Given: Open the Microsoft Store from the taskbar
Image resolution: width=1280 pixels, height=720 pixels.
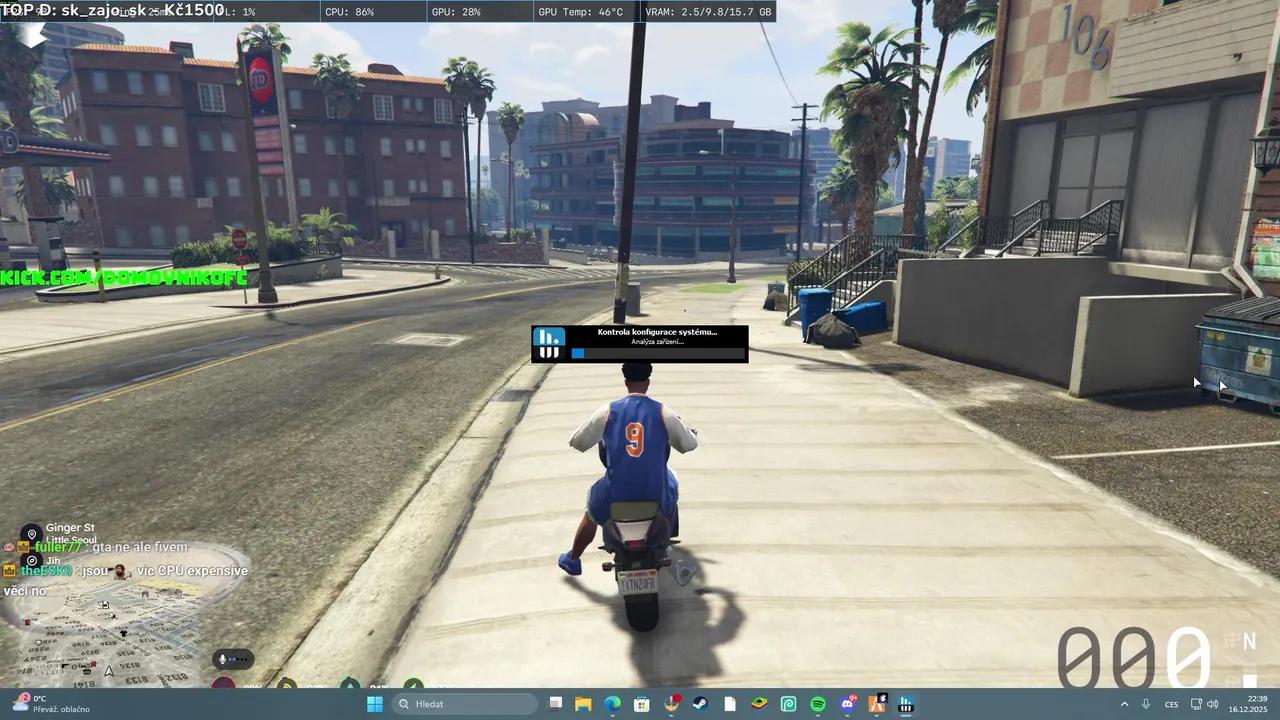Looking at the screenshot, I should point(641,703).
